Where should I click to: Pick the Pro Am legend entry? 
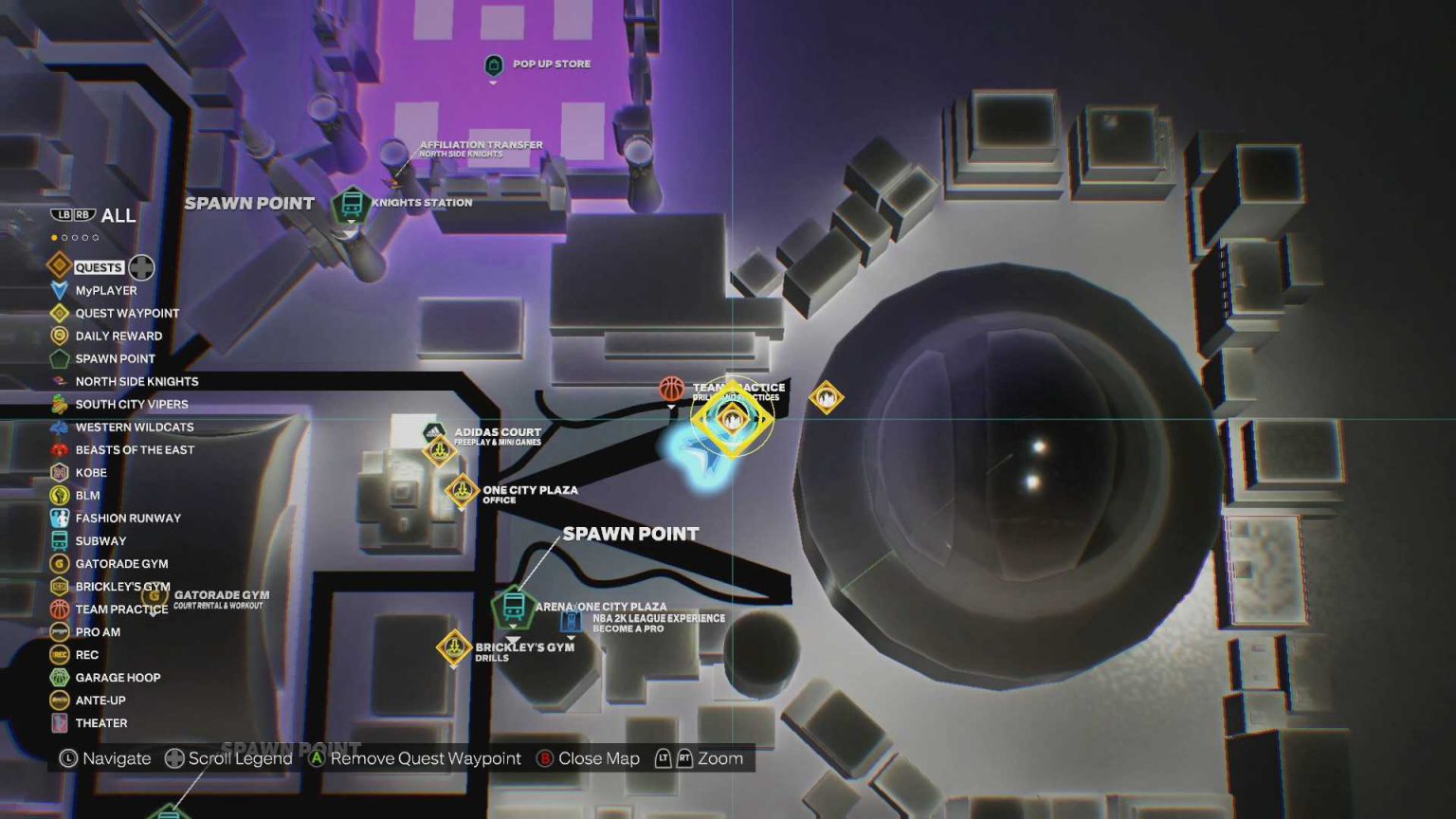tap(97, 632)
